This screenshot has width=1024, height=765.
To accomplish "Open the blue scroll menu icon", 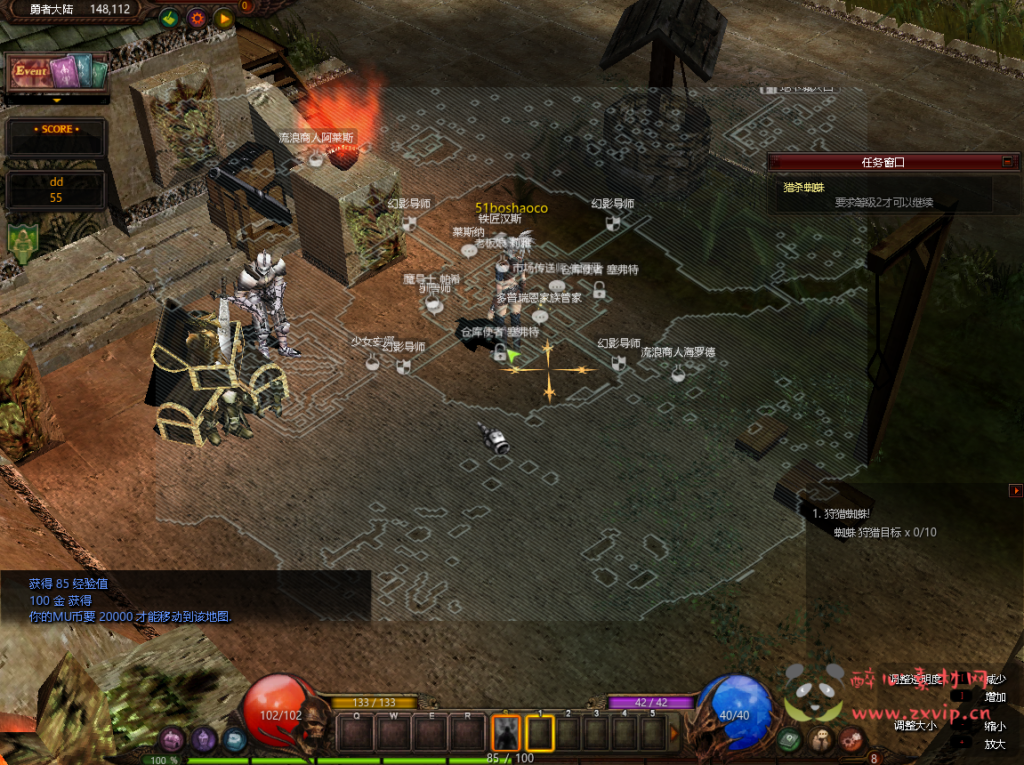I will (235, 740).
